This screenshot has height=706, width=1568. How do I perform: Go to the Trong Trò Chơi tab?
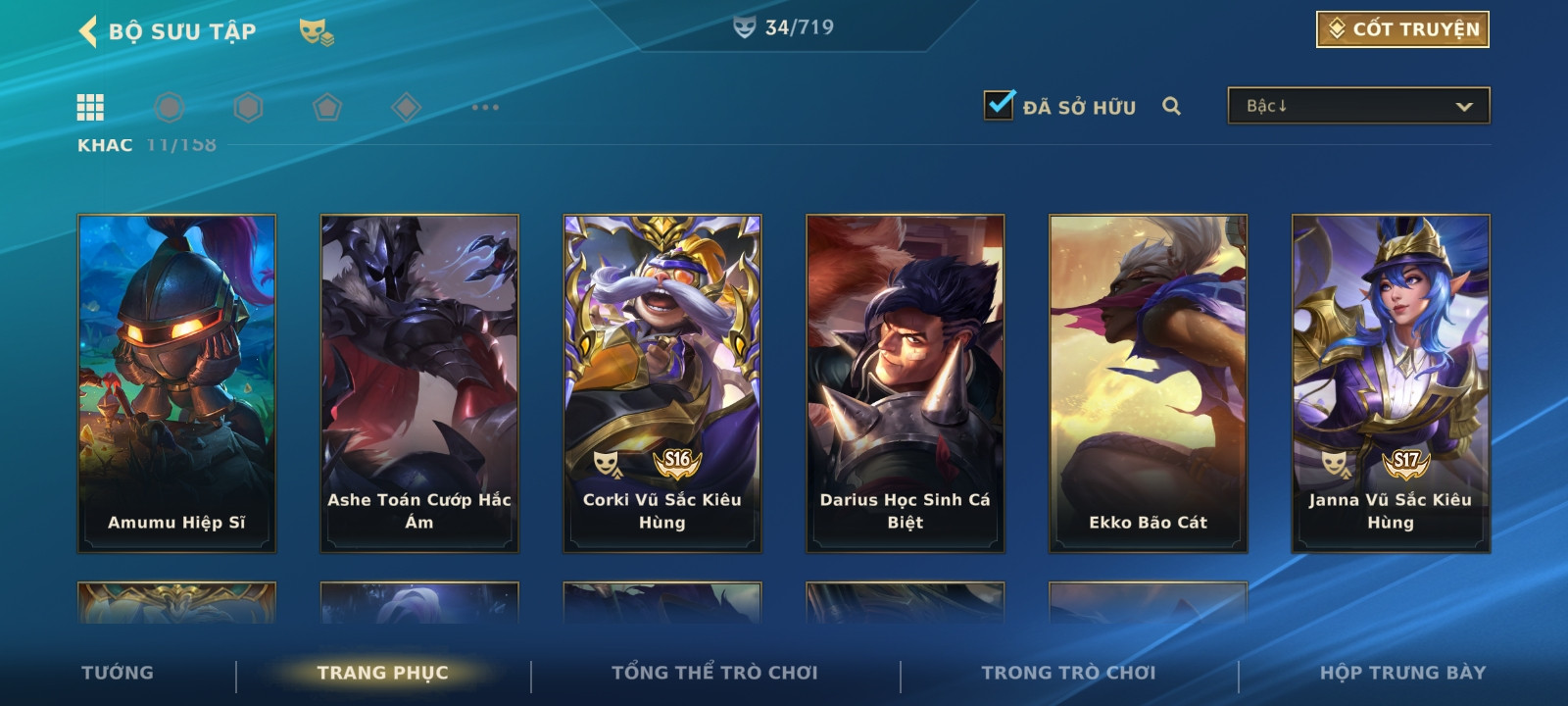1068,673
